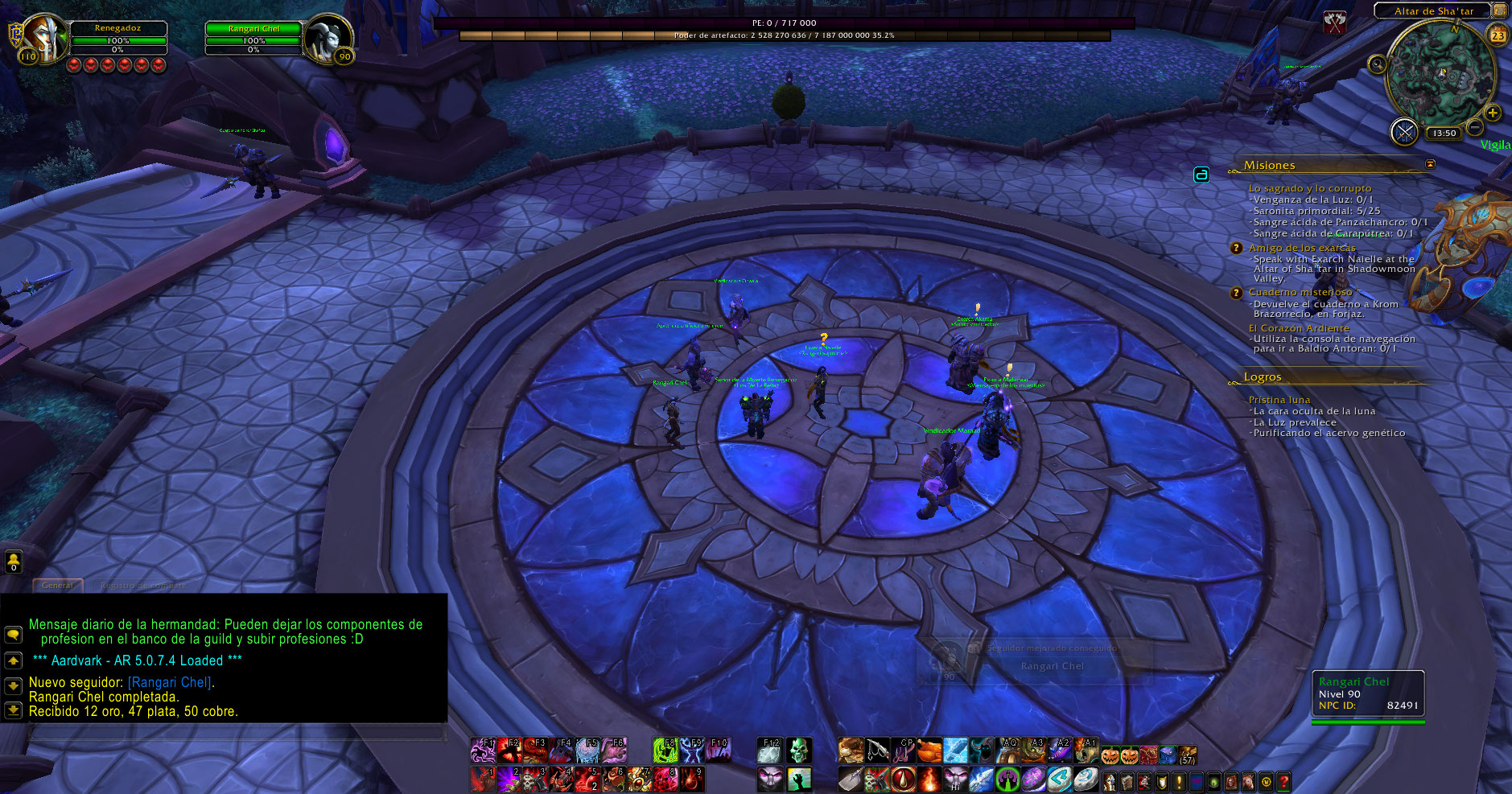Screen dimensions: 1512x794
Task: Zoom in the minimap with the plus button
Action: point(1492,113)
